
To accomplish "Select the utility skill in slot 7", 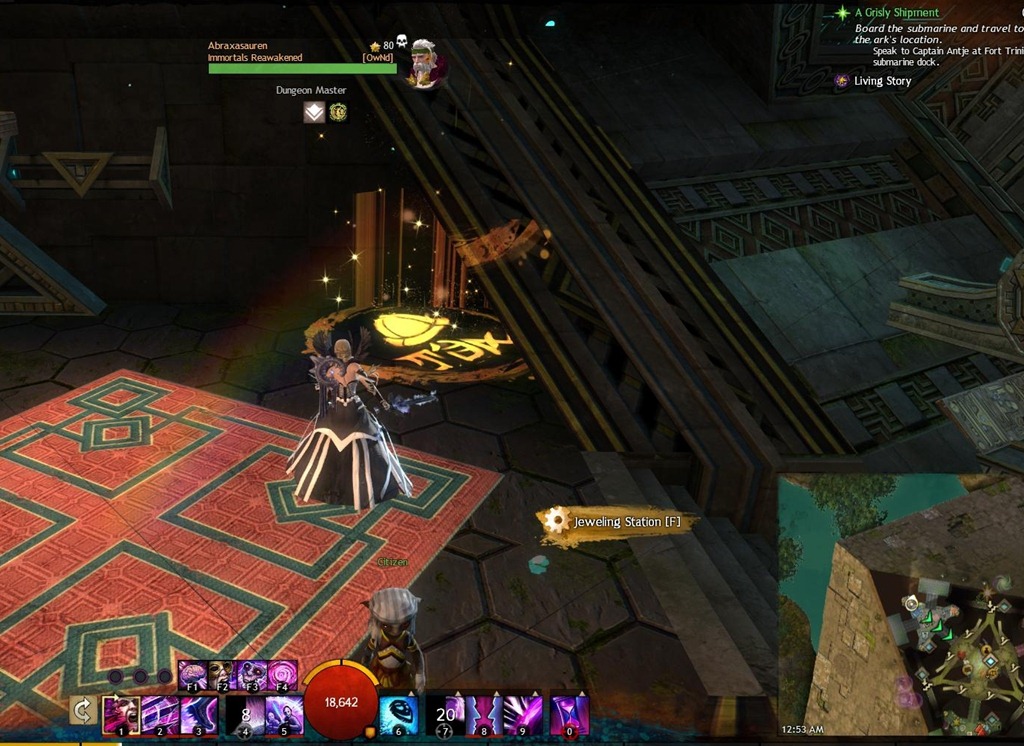I will (445, 716).
